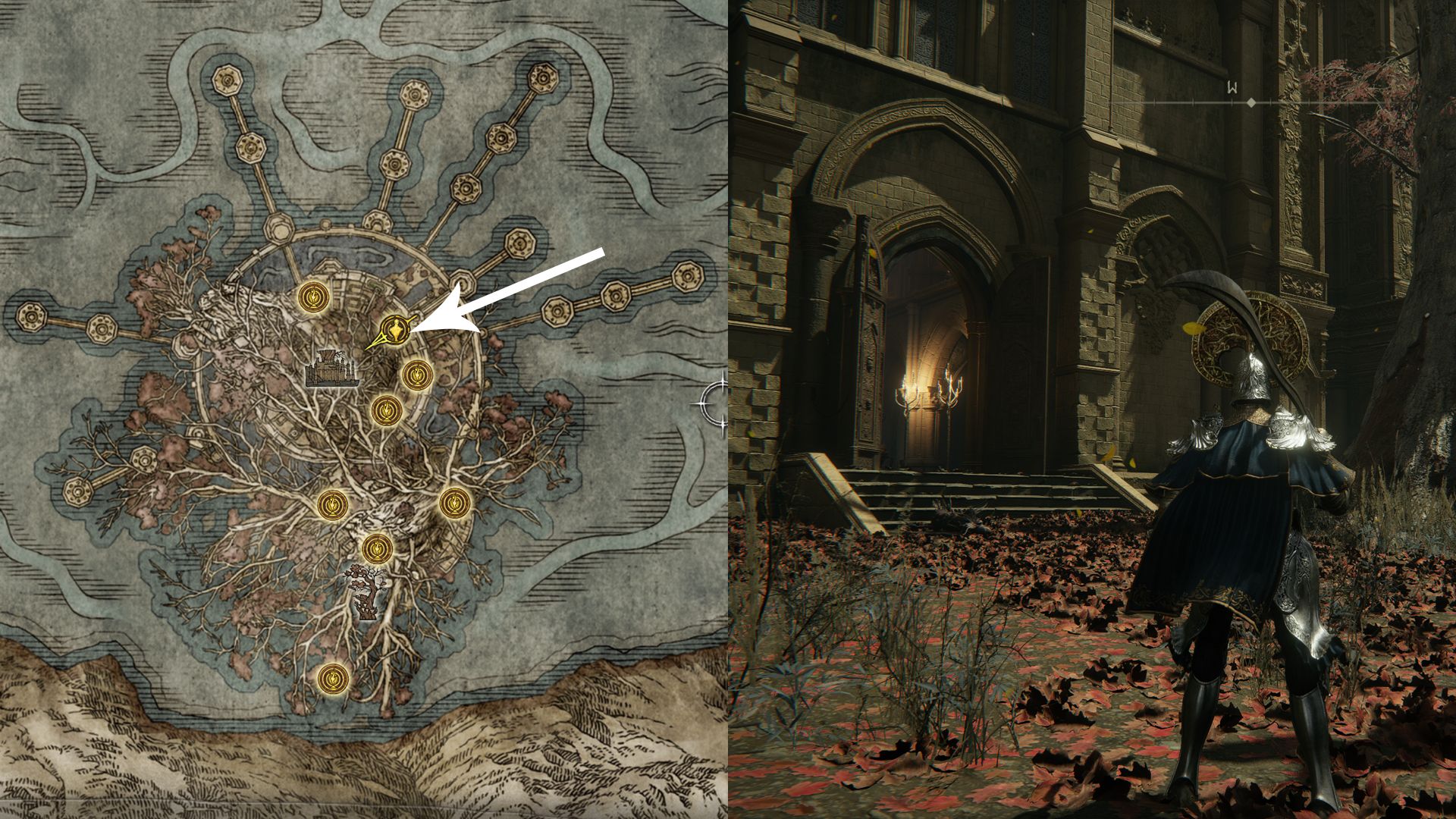Viewport: 1456px width, 819px height.
Task: Select the southernmost Site of Grace near map bottom
Action: (x=332, y=679)
